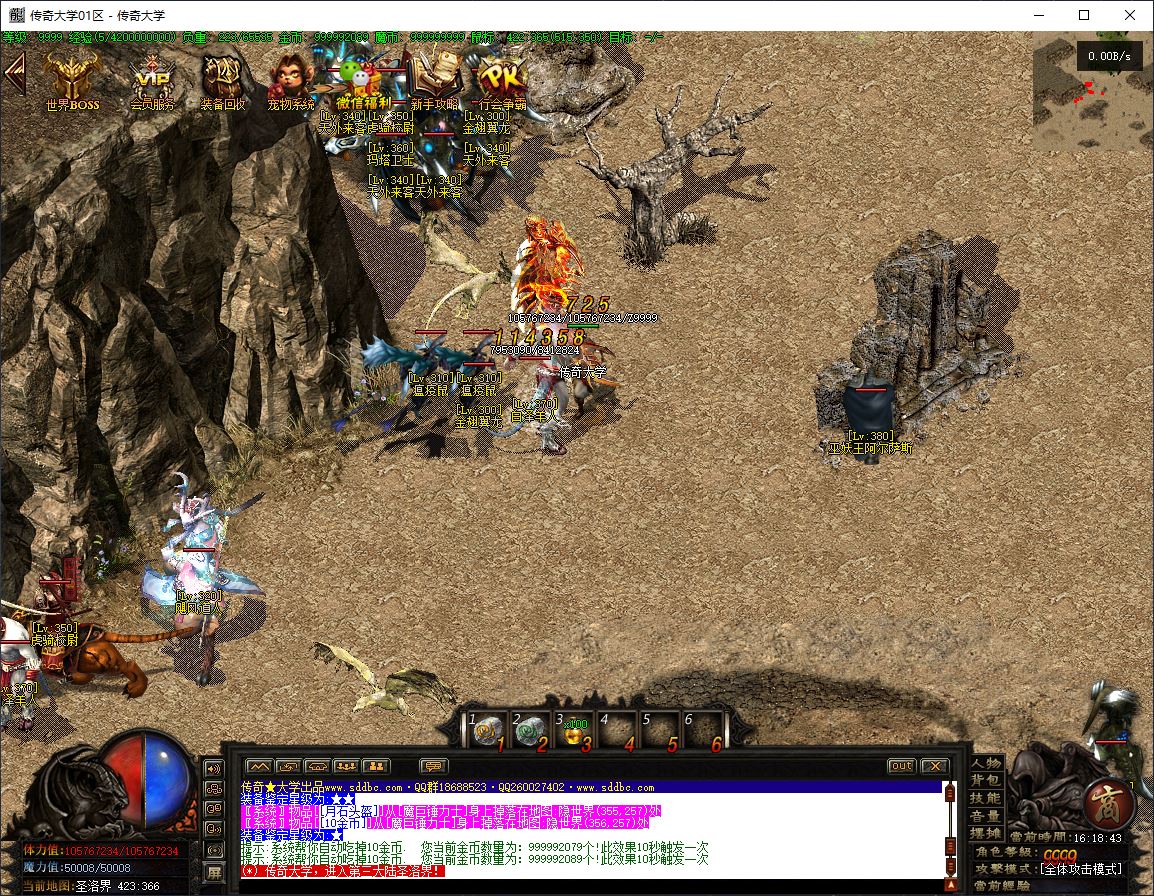
Task: Open the 新手攻略 beginner guide
Action: [434, 78]
